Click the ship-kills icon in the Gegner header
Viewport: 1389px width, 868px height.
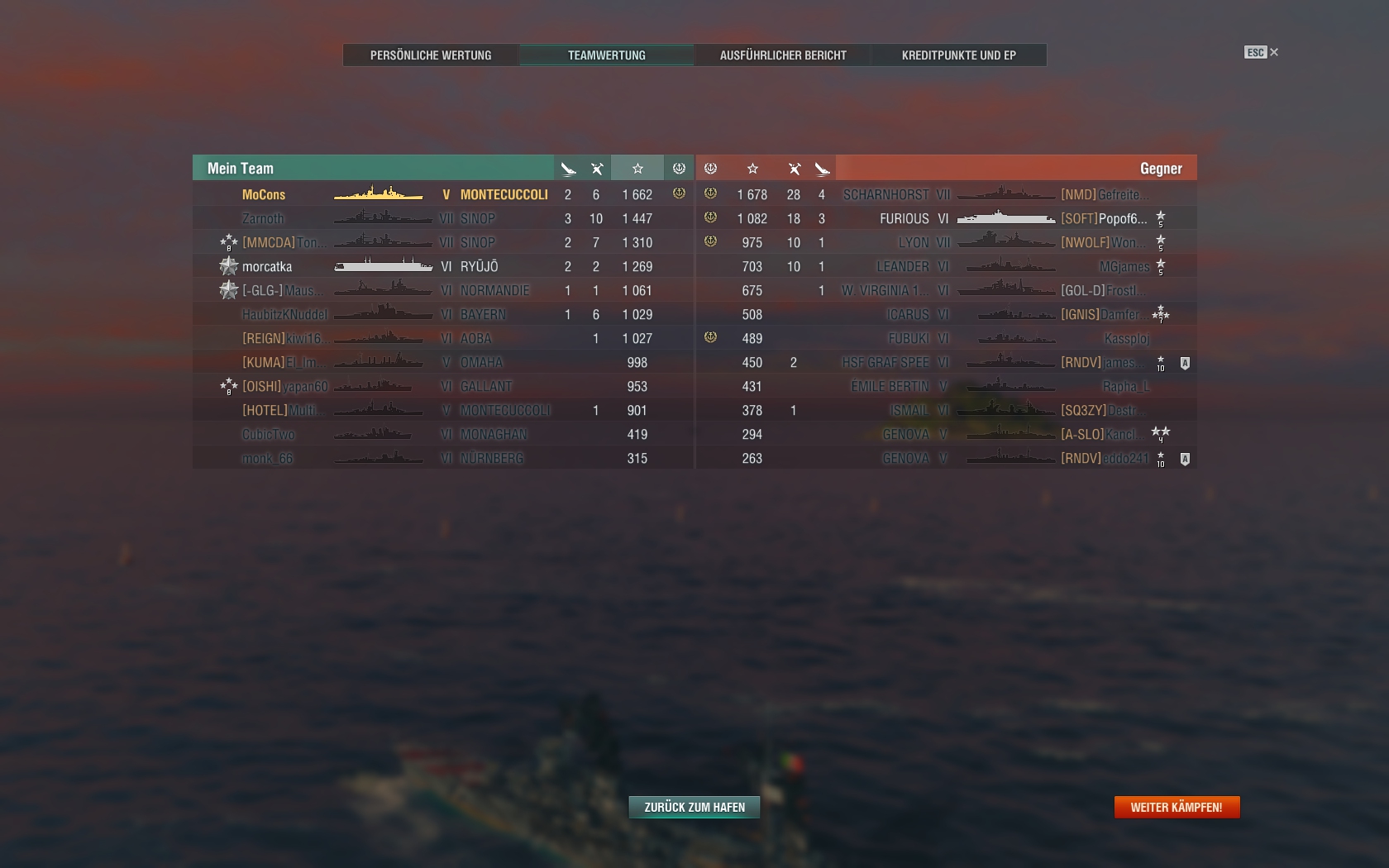821,168
